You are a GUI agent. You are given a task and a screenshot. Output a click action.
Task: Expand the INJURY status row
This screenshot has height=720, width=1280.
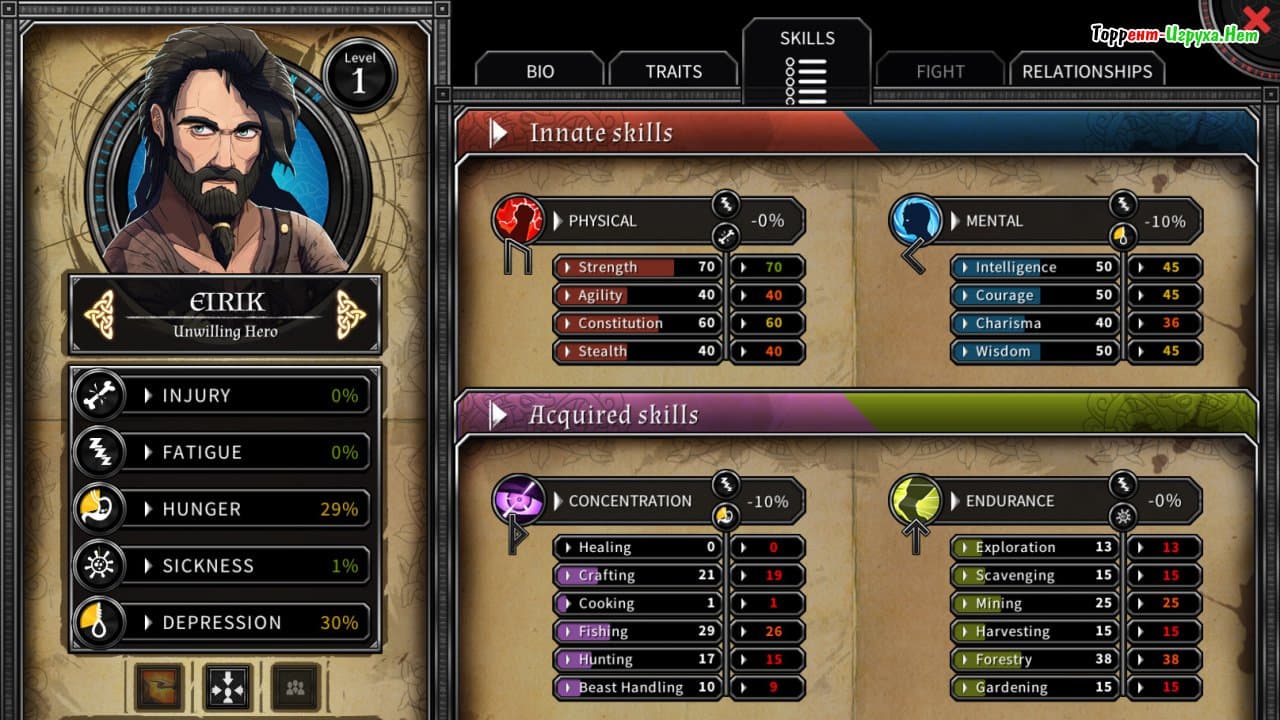click(x=223, y=396)
